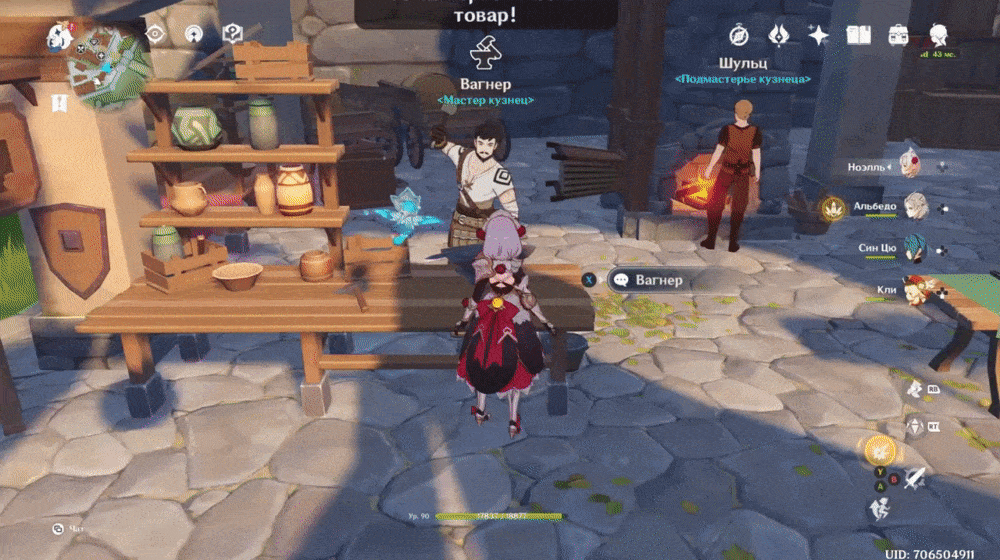The image size is (1000, 560).
Task: Open the chat box icon
Action: (x=60, y=528)
